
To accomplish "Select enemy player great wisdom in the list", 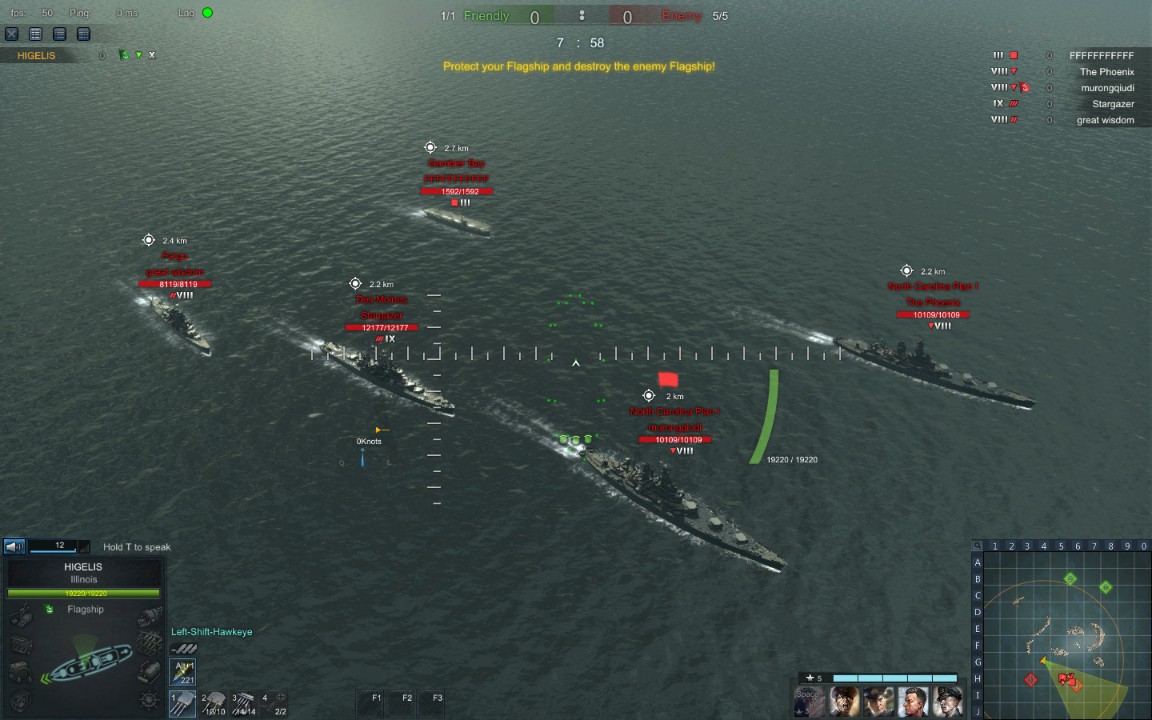I will [1104, 120].
